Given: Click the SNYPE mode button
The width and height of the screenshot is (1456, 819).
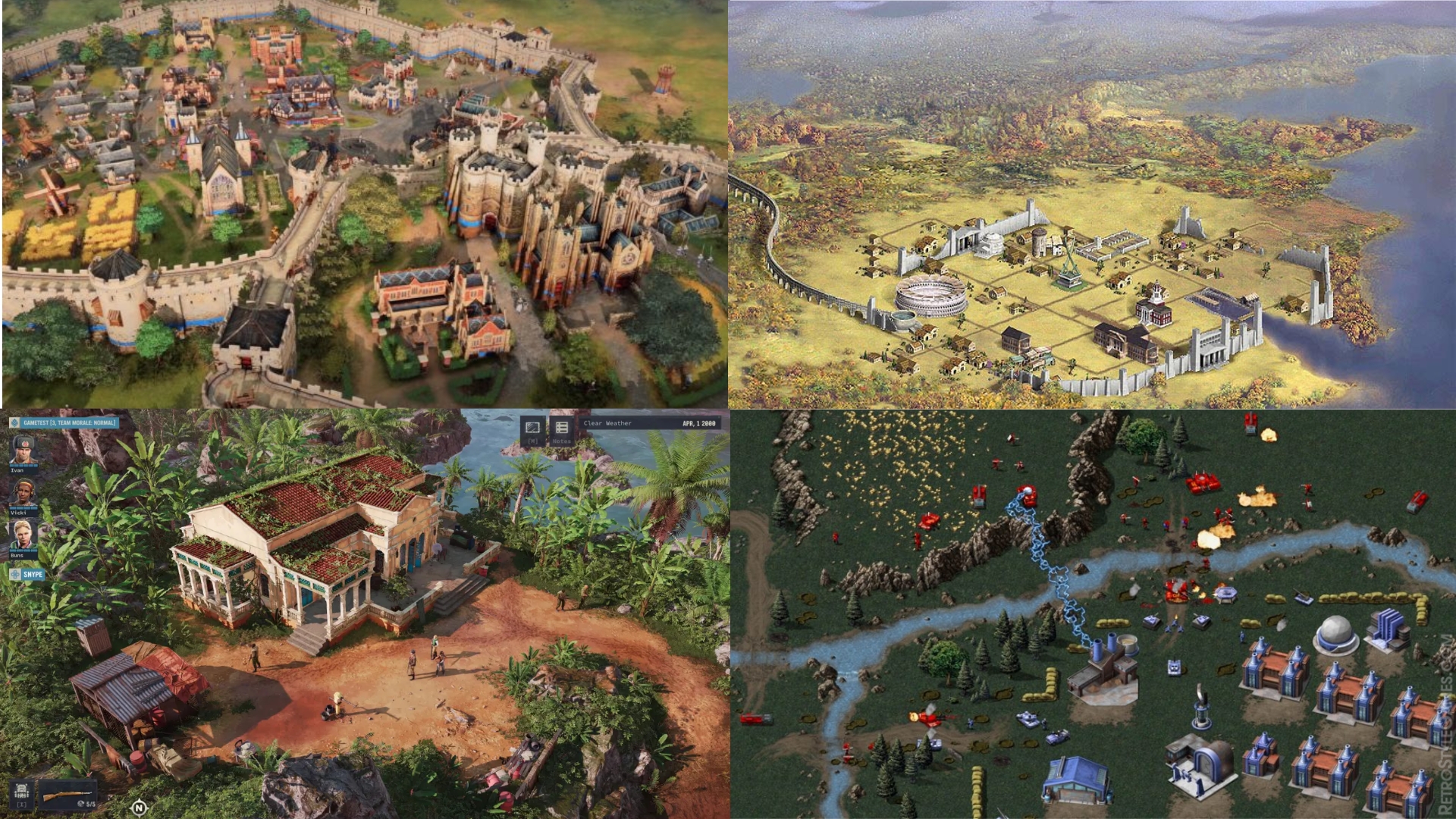Looking at the screenshot, I should (x=33, y=574).
